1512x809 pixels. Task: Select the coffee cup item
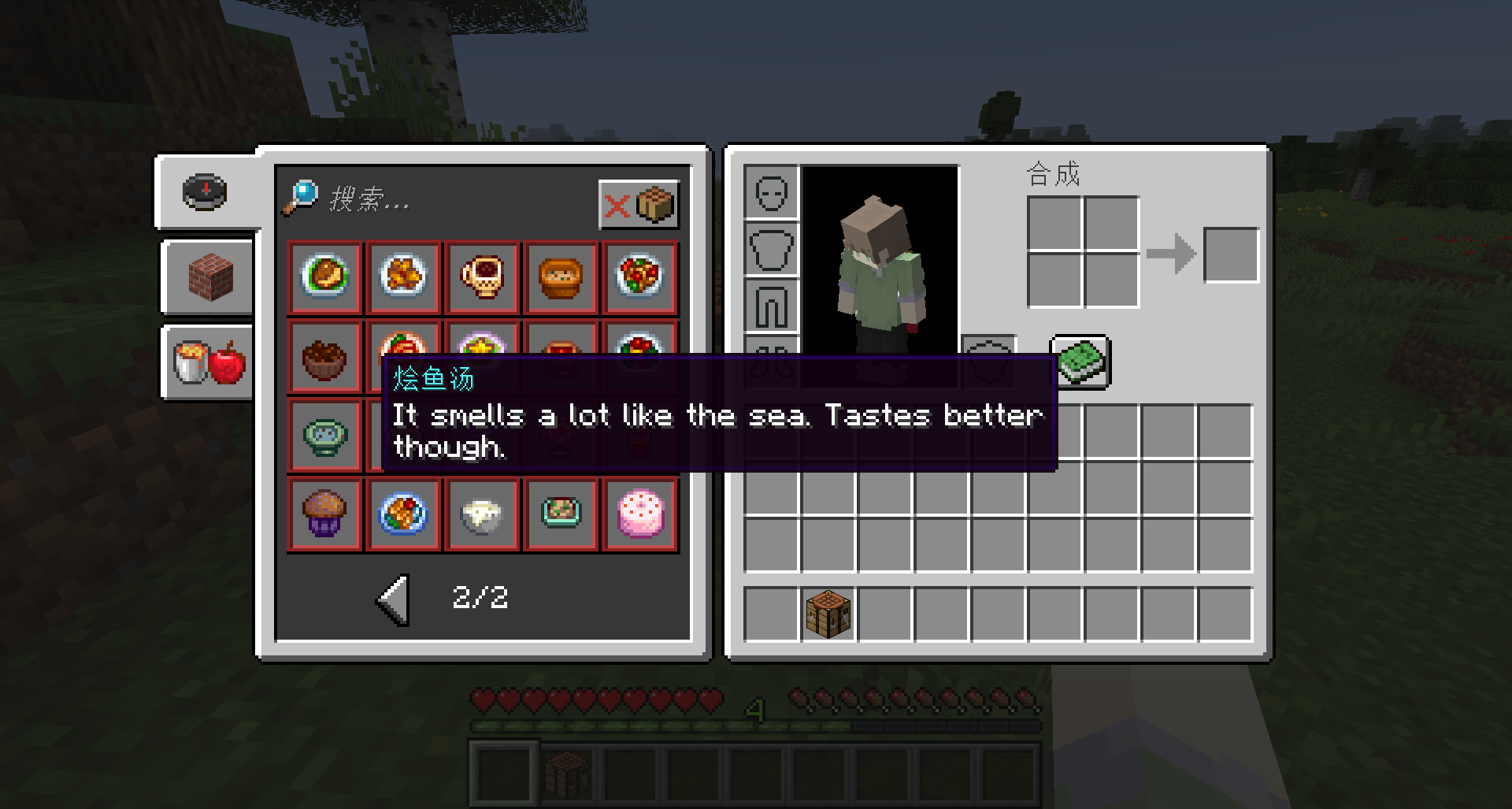click(482, 277)
